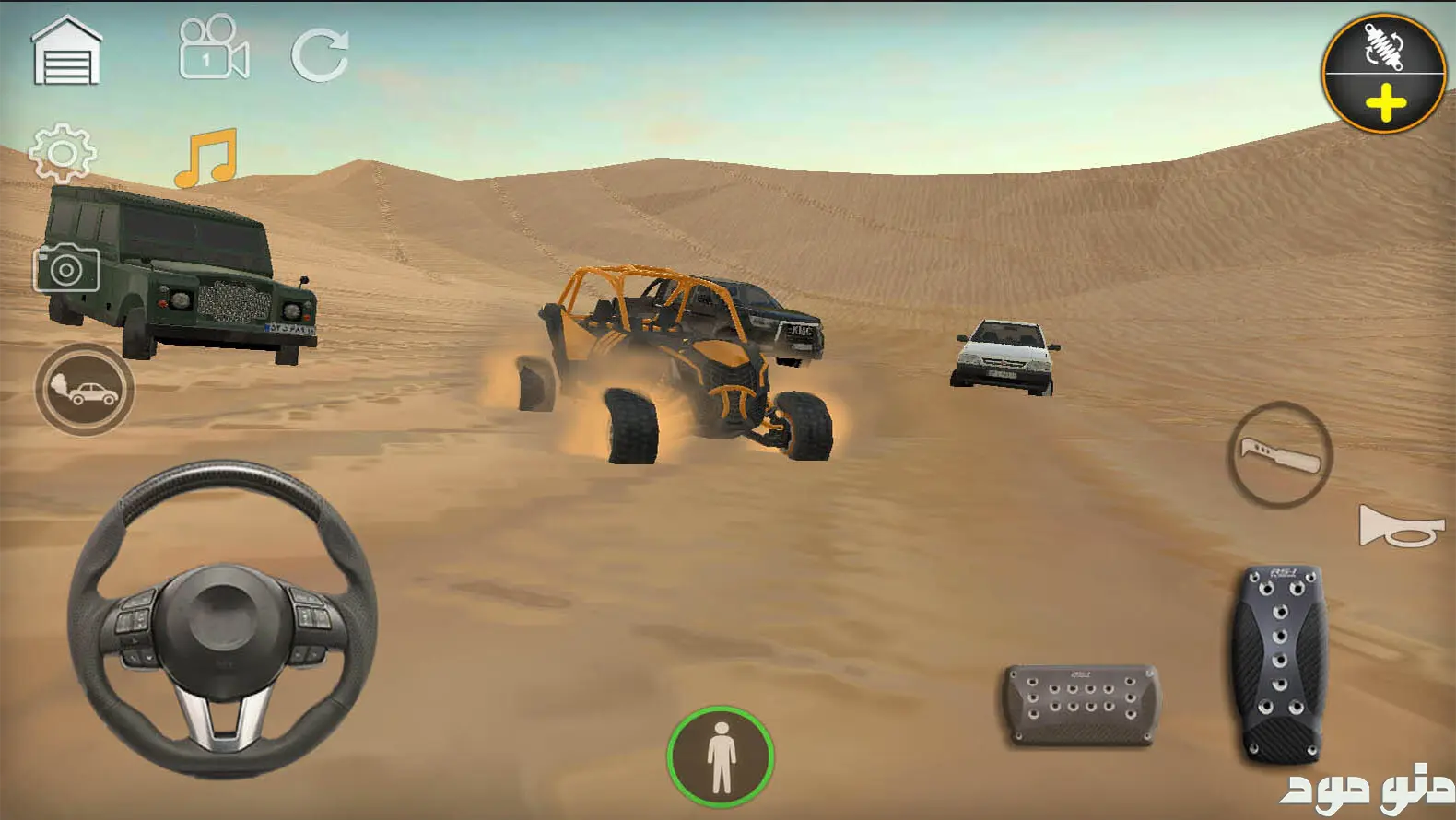Open the garage with the garage icon
The width and height of the screenshot is (1456, 820).
click(x=65, y=52)
